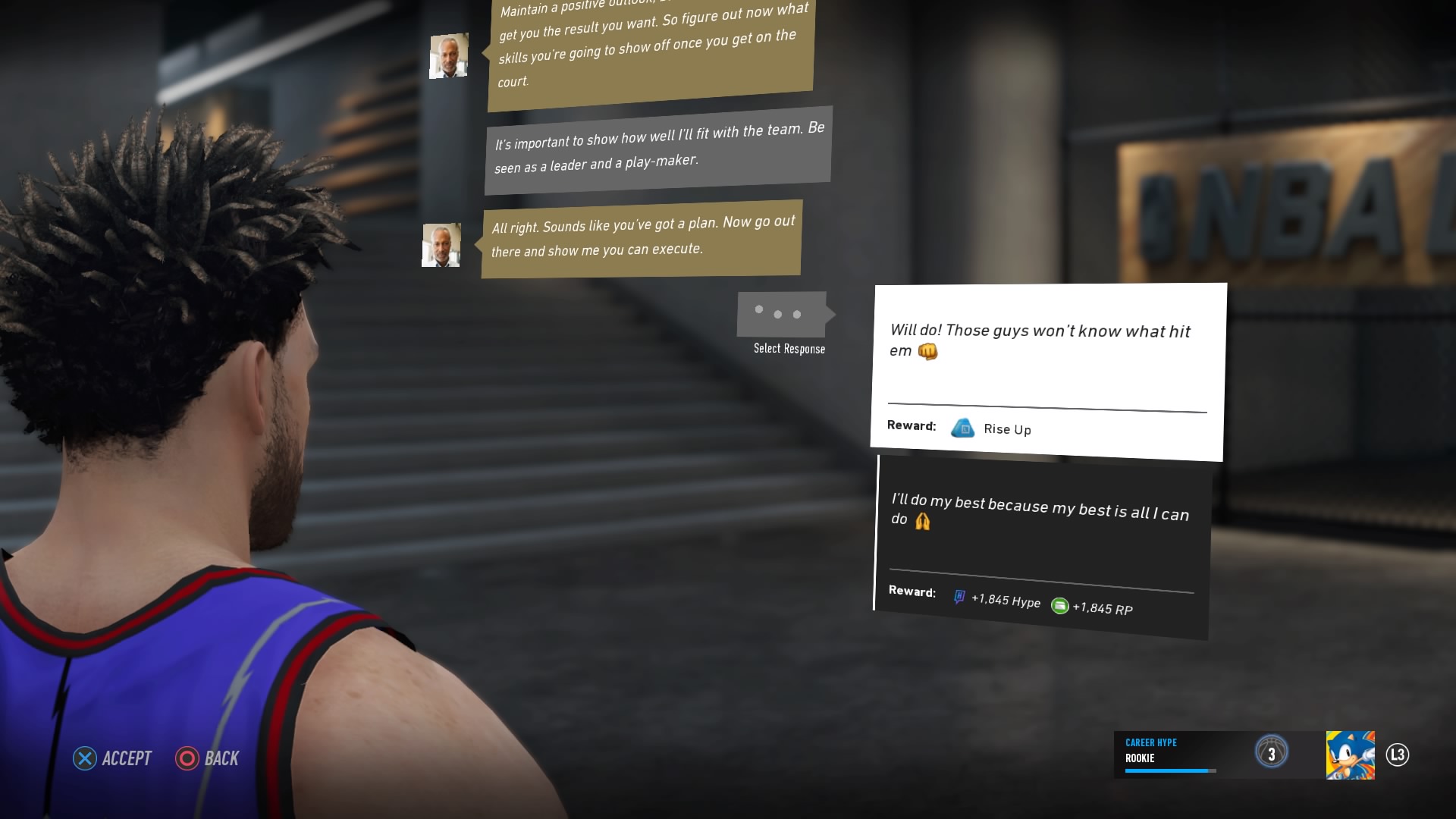Click the Reward label on the white response card

click(912, 425)
